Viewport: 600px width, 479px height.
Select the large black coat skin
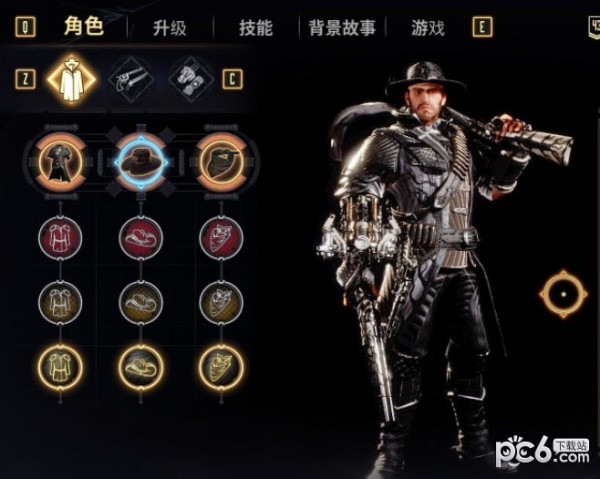pyautogui.click(x=59, y=158)
